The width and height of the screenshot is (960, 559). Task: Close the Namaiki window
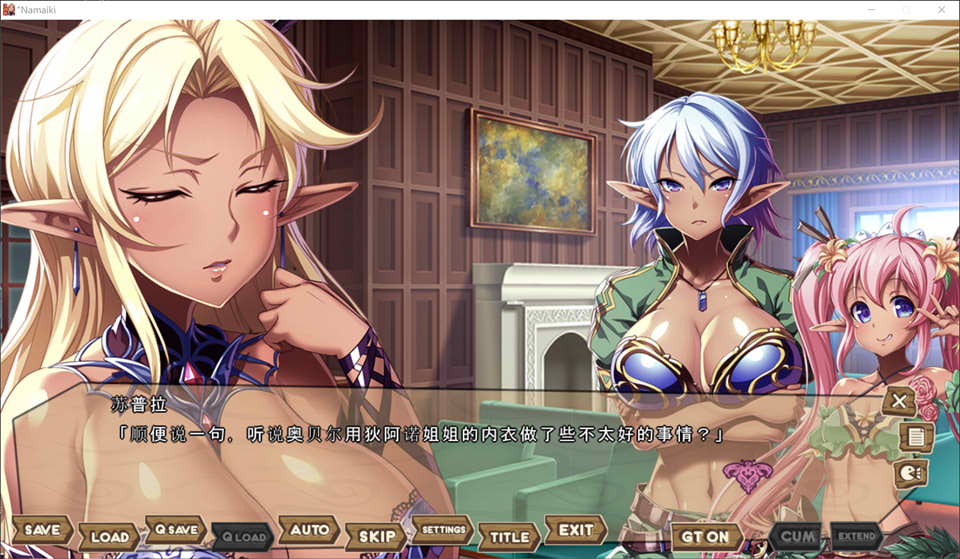point(942,9)
